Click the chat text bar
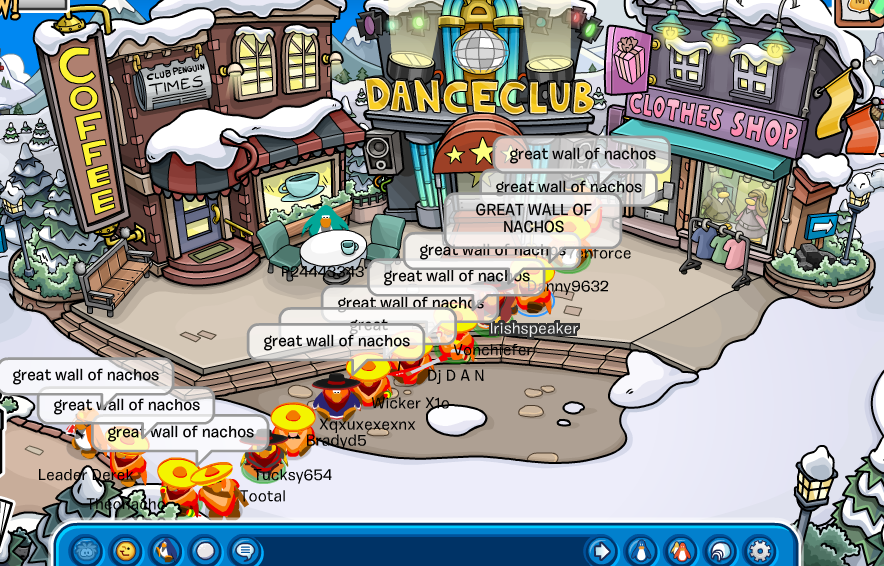The height and width of the screenshot is (566, 884). point(420,550)
